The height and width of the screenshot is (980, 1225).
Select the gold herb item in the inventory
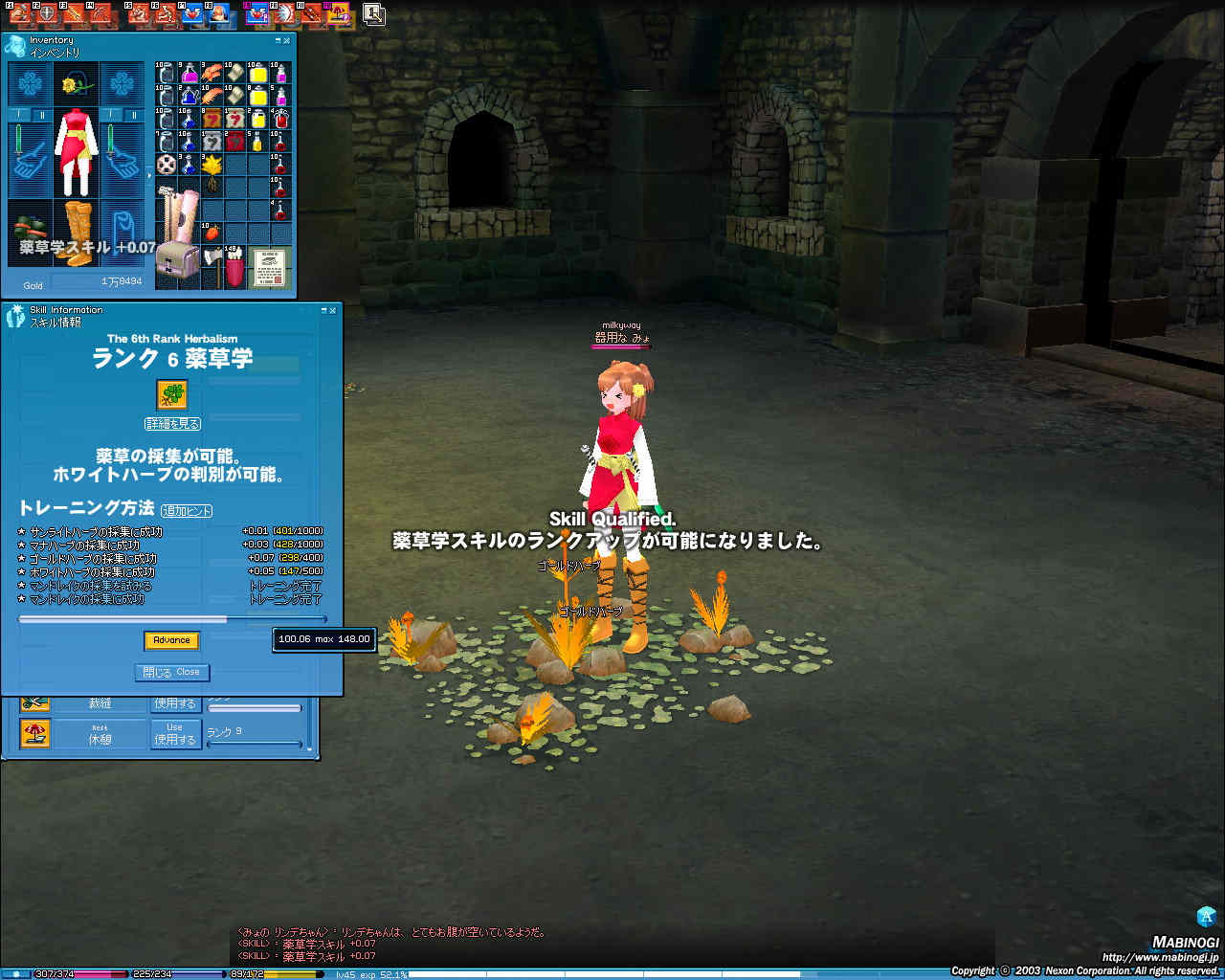pyautogui.click(x=212, y=165)
